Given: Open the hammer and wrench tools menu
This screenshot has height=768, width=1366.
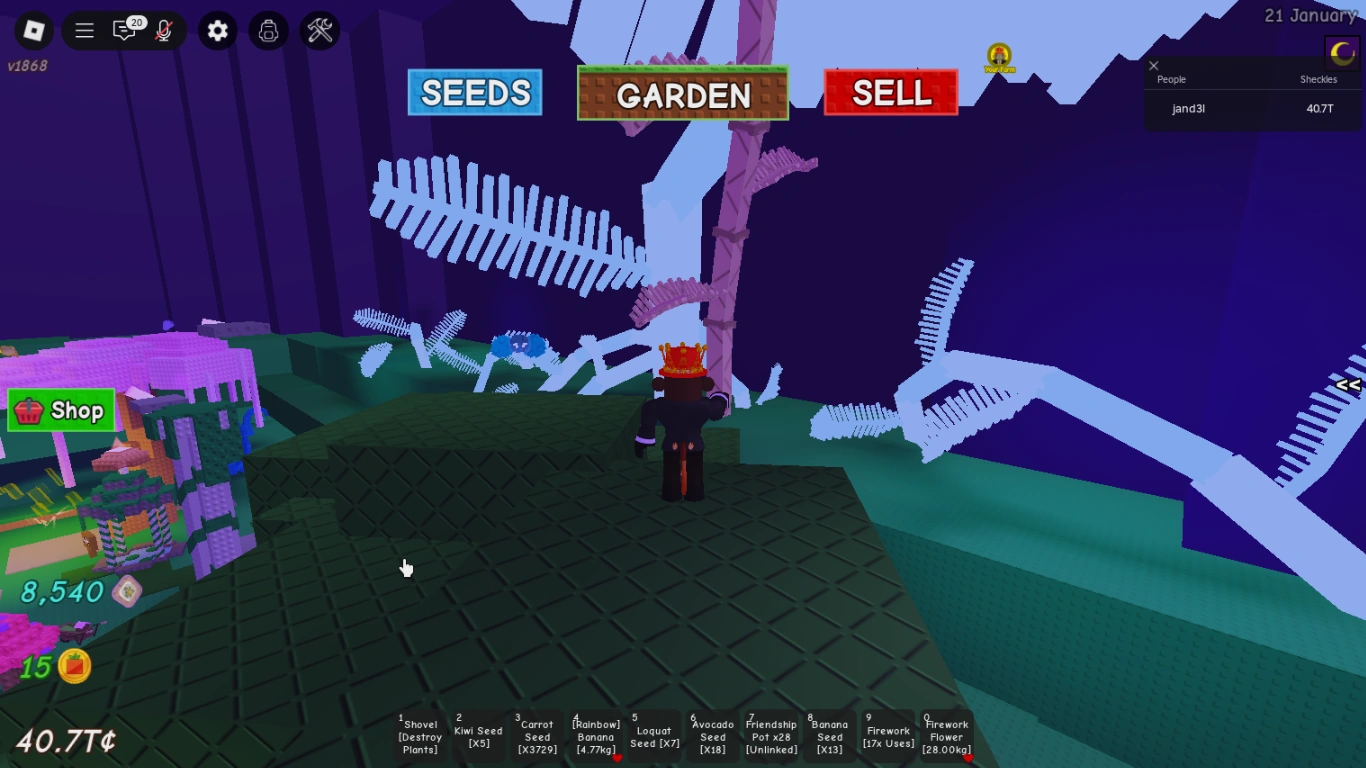Looking at the screenshot, I should pos(318,31).
